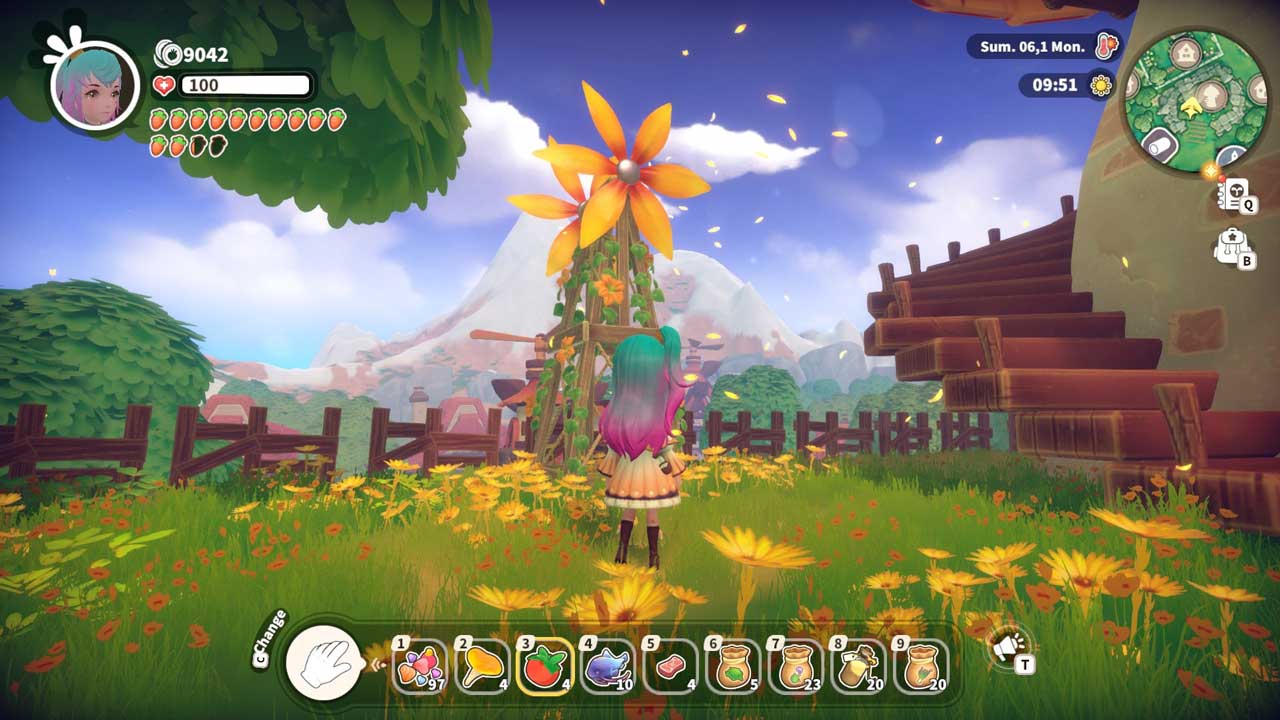
Task: Choose the green leaf seed bag
Action: point(732,667)
